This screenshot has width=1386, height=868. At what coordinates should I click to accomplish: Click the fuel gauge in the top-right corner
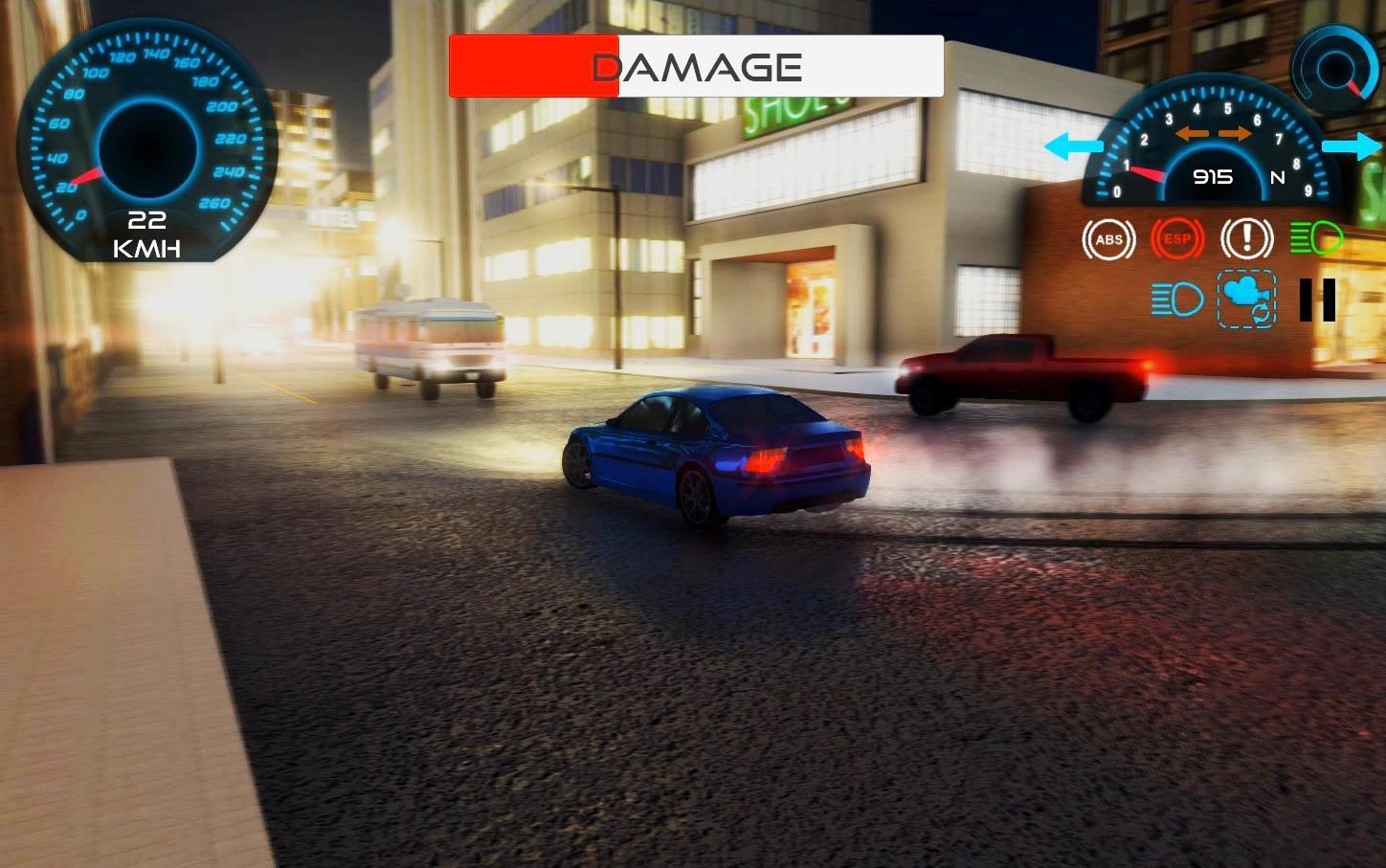[1334, 69]
